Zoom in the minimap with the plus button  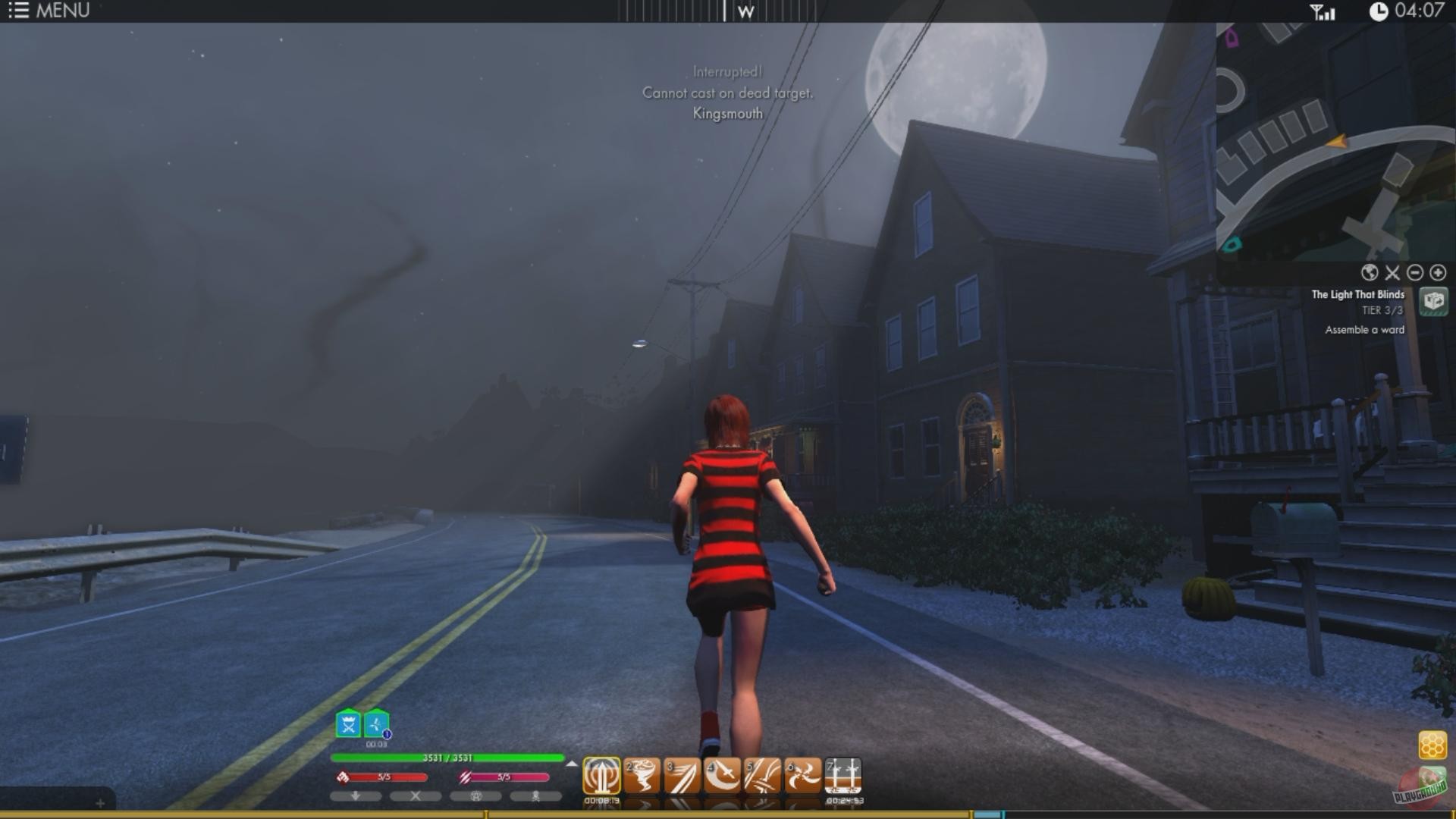coord(1437,273)
